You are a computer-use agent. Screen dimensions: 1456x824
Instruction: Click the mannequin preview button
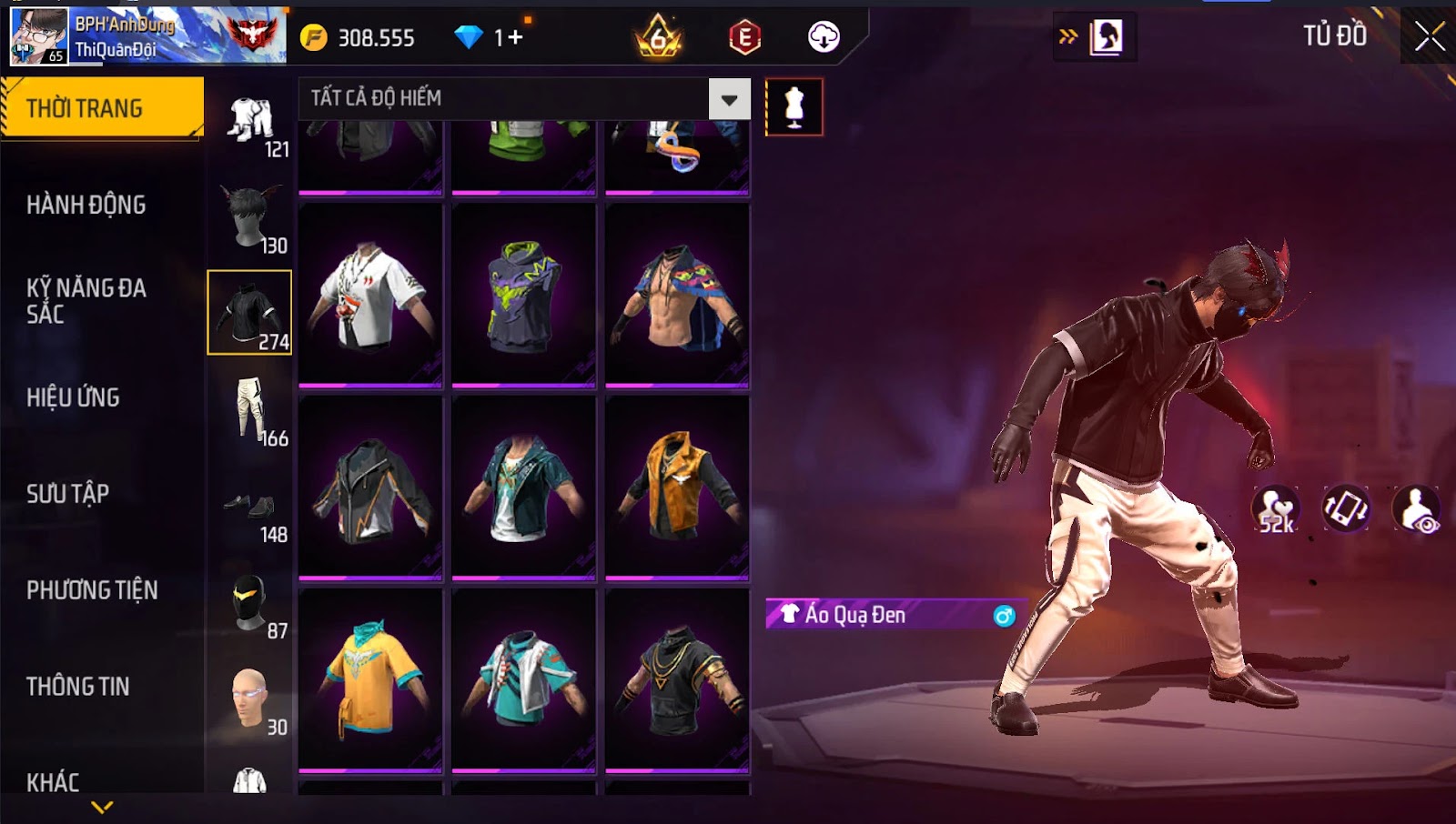pos(794,107)
